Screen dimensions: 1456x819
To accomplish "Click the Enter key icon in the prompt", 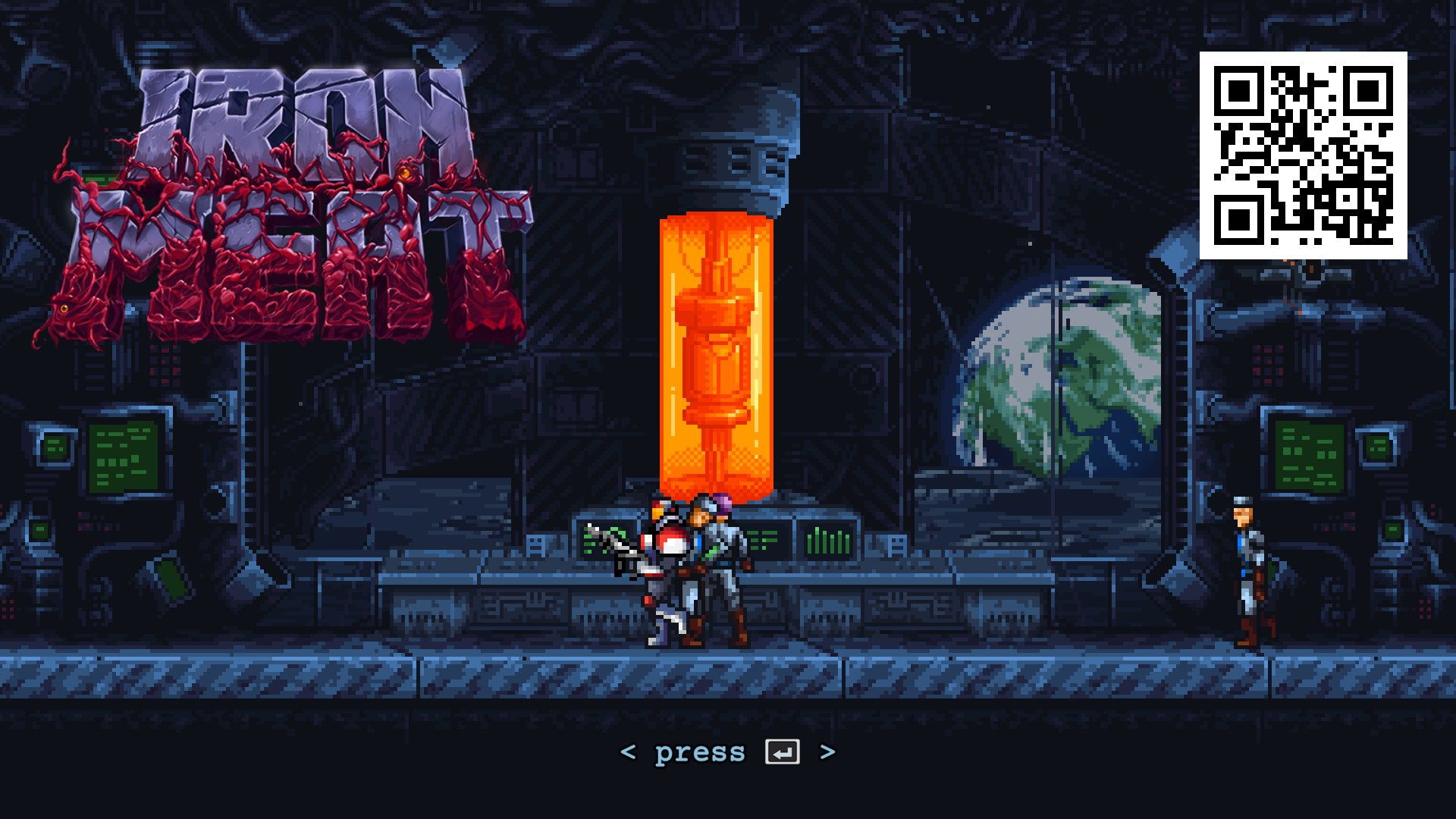I will point(783,752).
